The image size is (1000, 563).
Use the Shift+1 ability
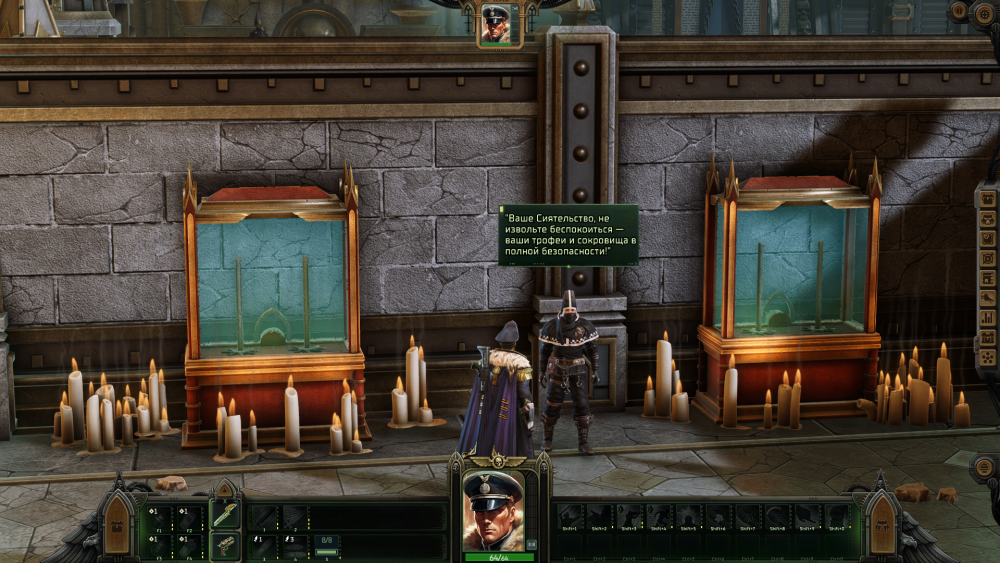pos(571,517)
